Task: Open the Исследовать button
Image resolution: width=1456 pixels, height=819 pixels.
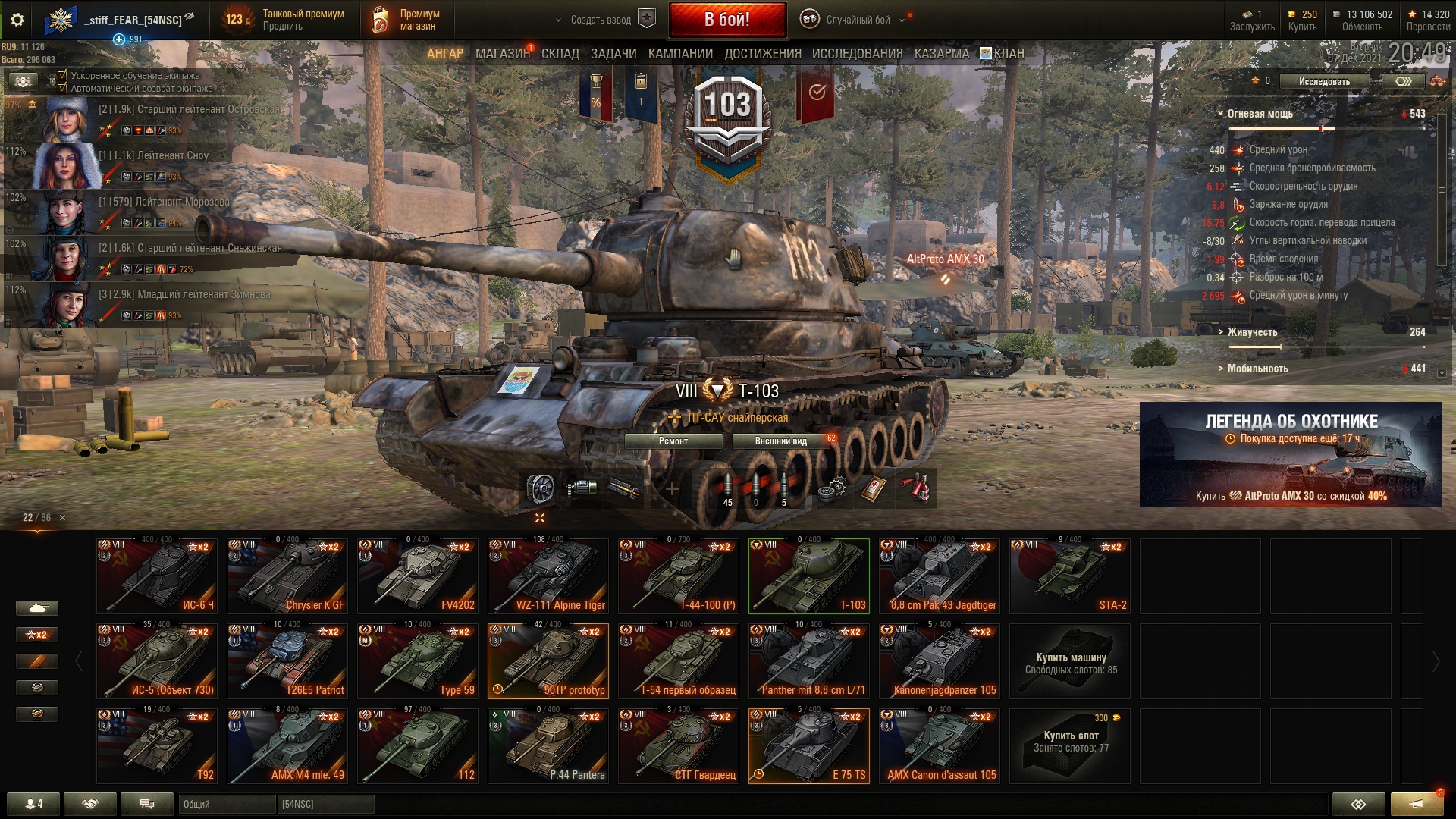Action: click(1324, 81)
